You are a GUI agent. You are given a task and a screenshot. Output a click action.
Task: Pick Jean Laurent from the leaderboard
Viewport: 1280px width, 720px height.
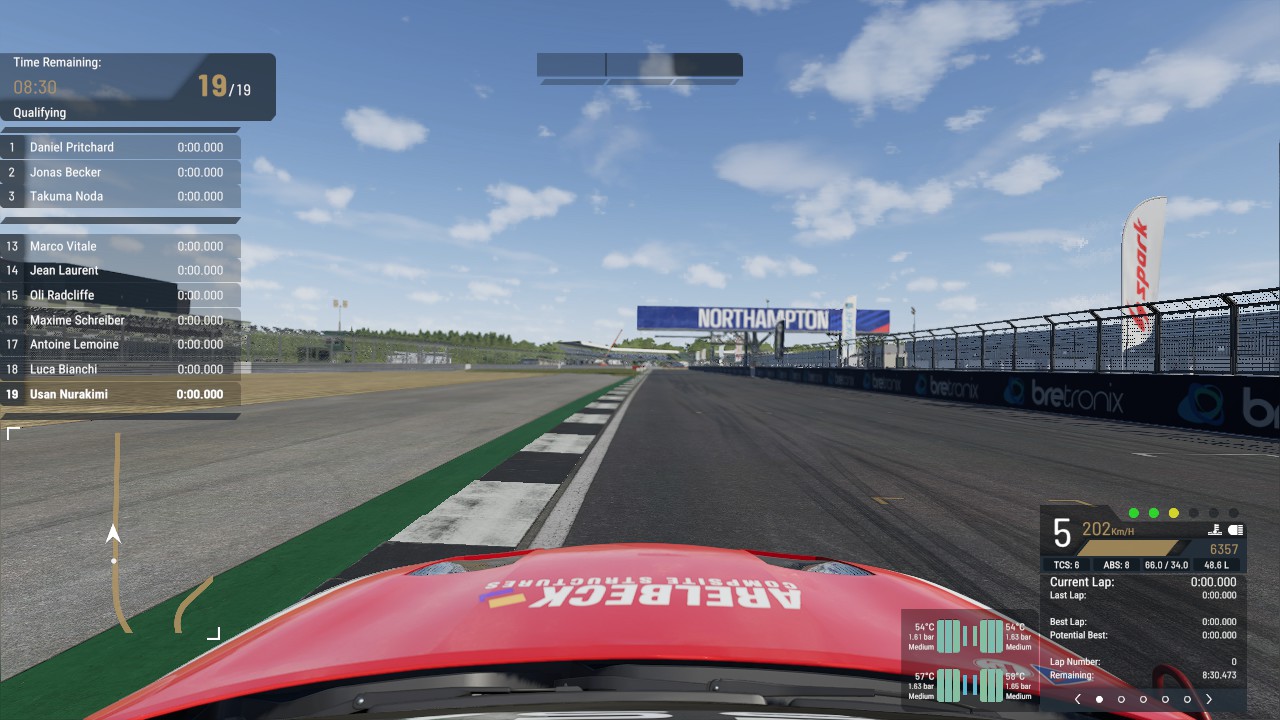tap(120, 270)
